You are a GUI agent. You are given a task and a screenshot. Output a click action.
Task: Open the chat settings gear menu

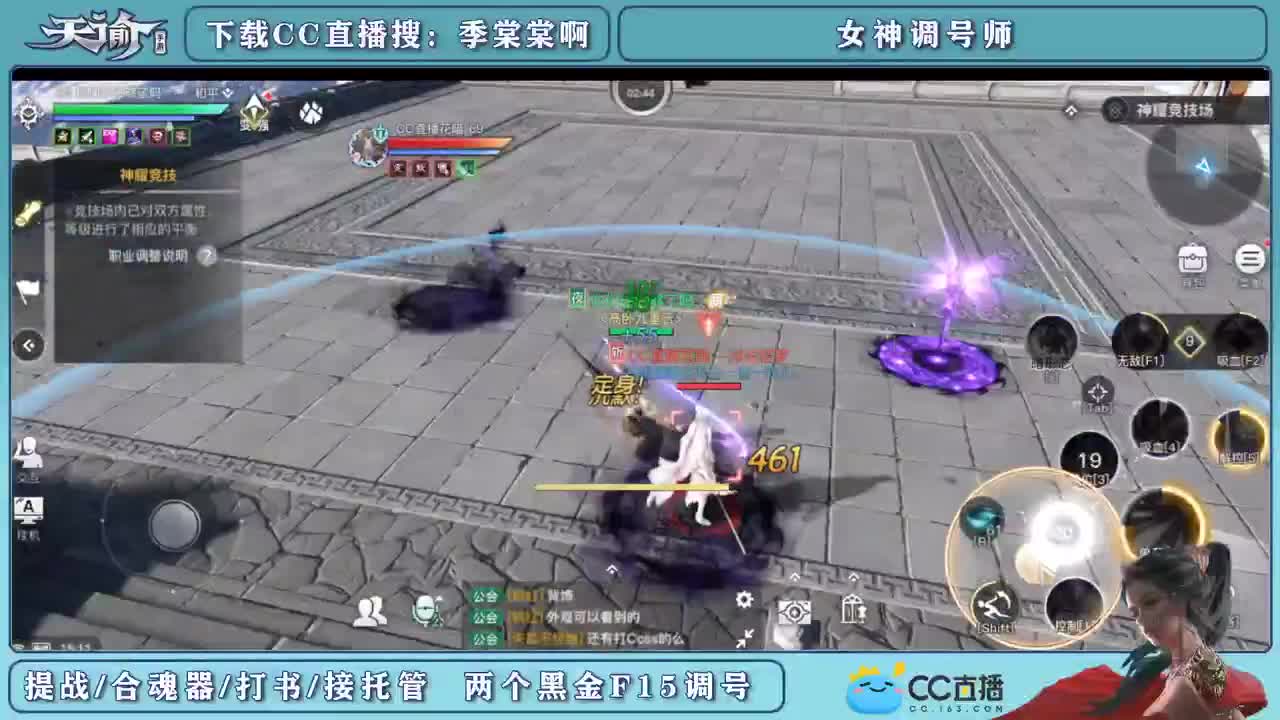[x=742, y=600]
